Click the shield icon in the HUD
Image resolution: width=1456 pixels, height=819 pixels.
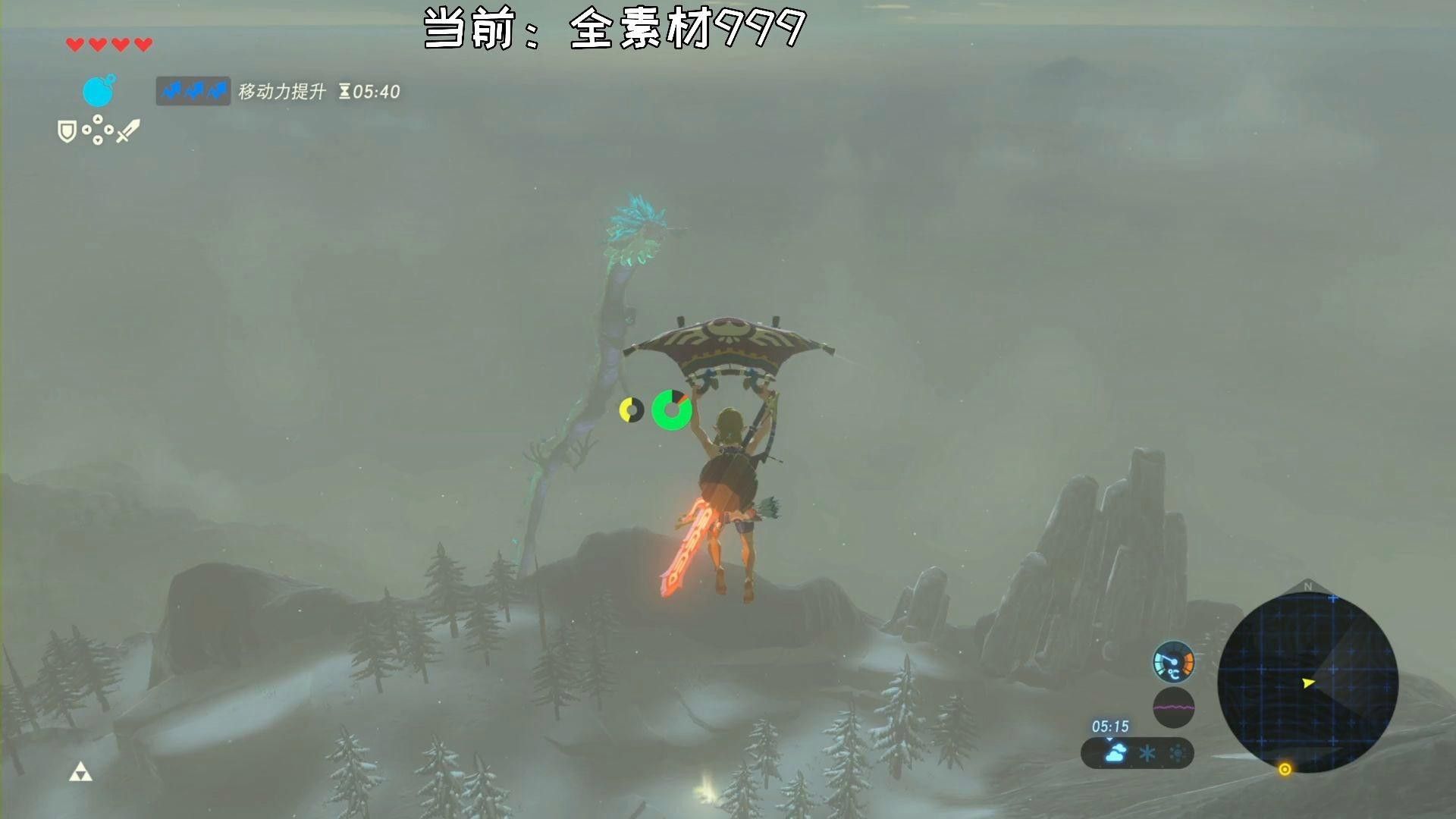coord(67,132)
